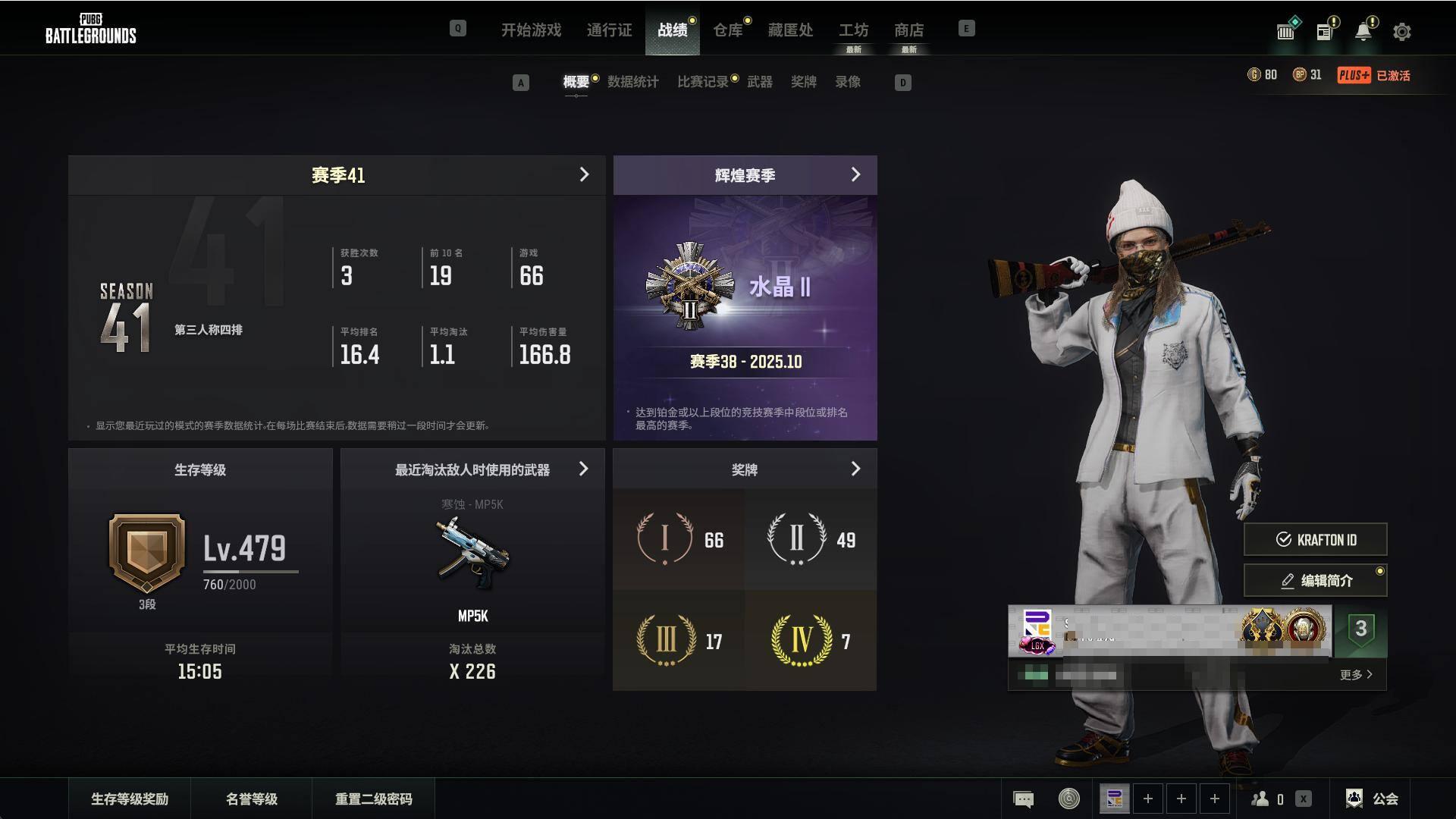Switch to the 武器 sub-tab
Image resolution: width=1456 pixels, height=819 pixels.
coord(759,82)
